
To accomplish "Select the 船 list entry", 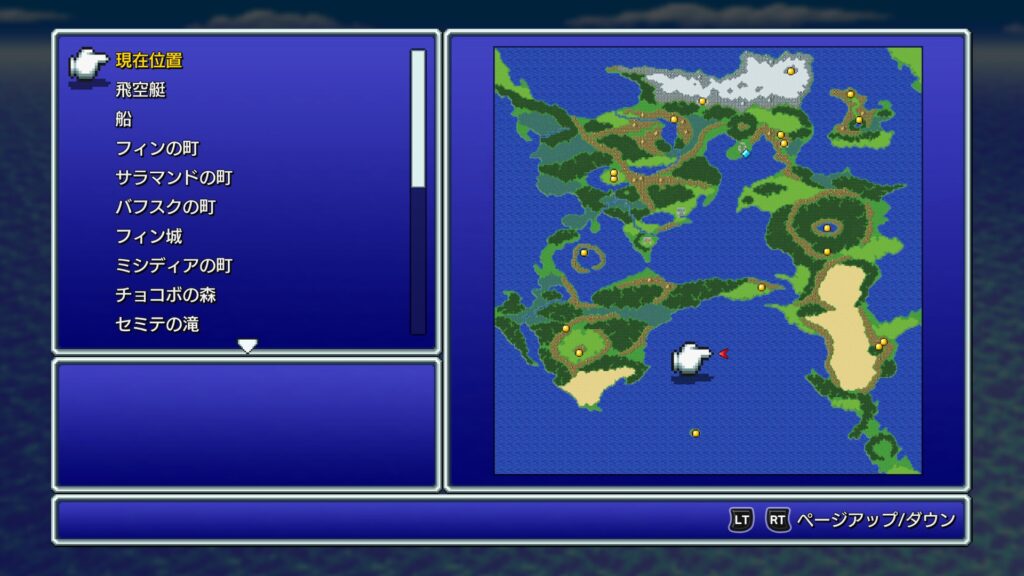I will coord(123,120).
